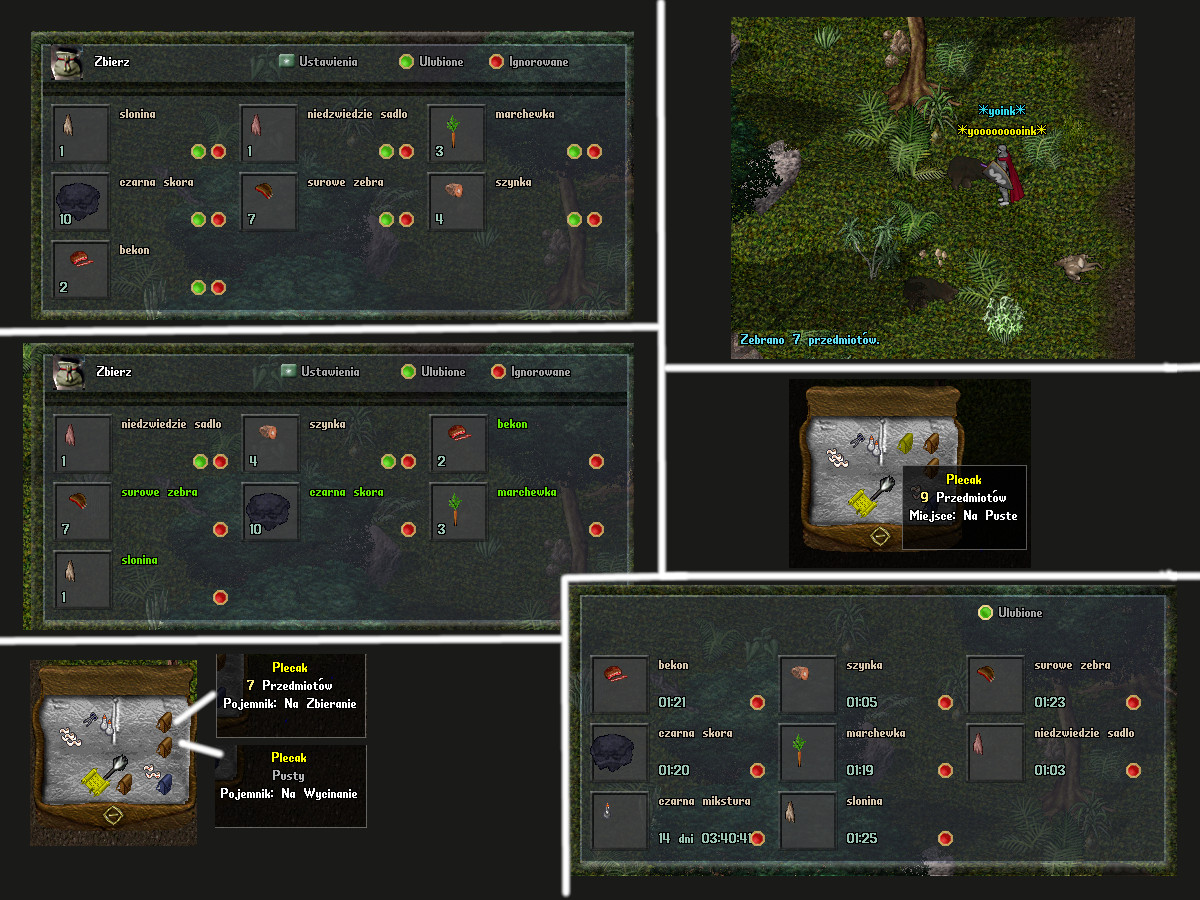Click red button next to szynka's 01:05 timer

945,702
